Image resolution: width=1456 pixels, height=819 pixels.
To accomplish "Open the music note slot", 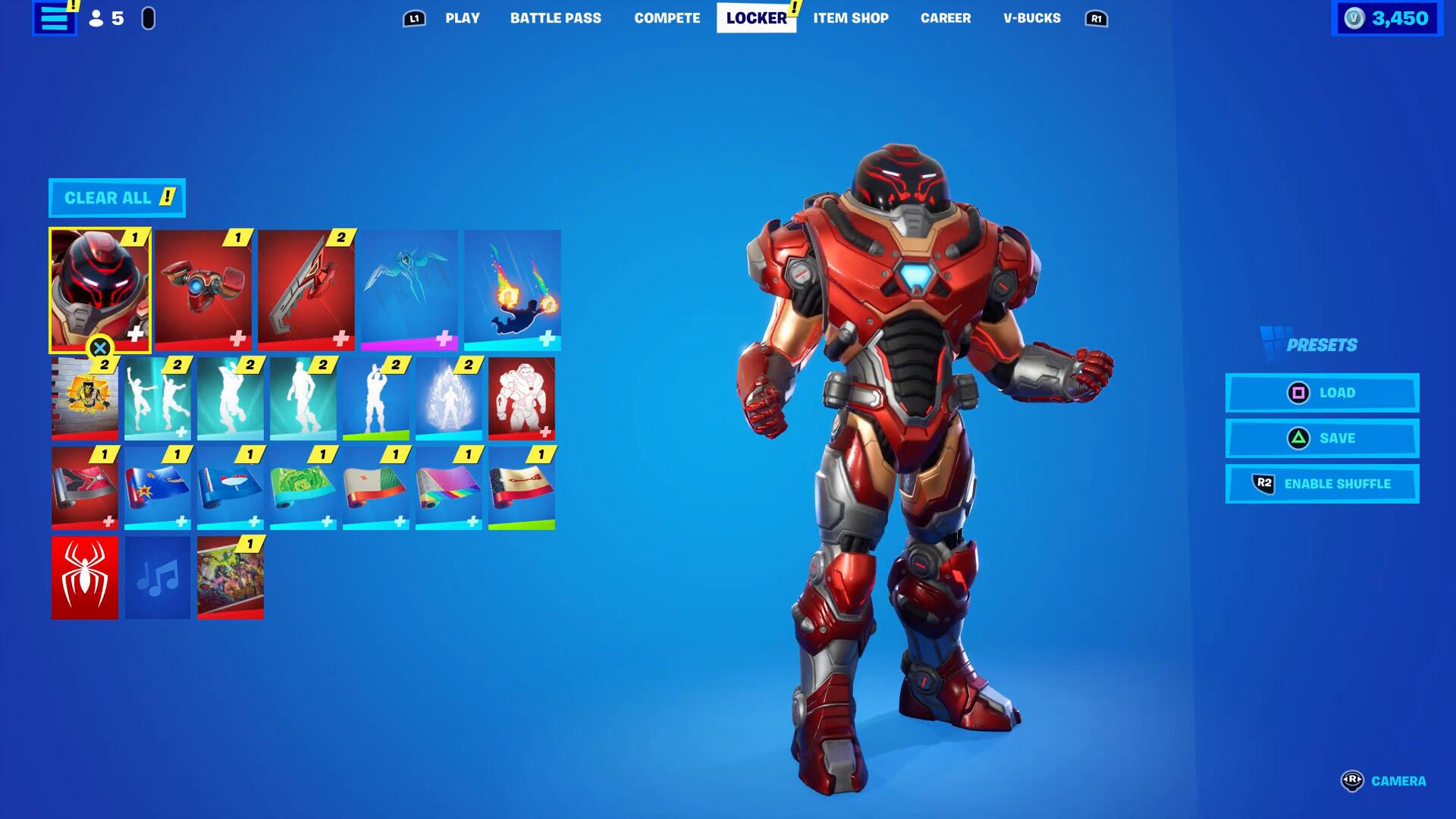I will pyautogui.click(x=158, y=578).
